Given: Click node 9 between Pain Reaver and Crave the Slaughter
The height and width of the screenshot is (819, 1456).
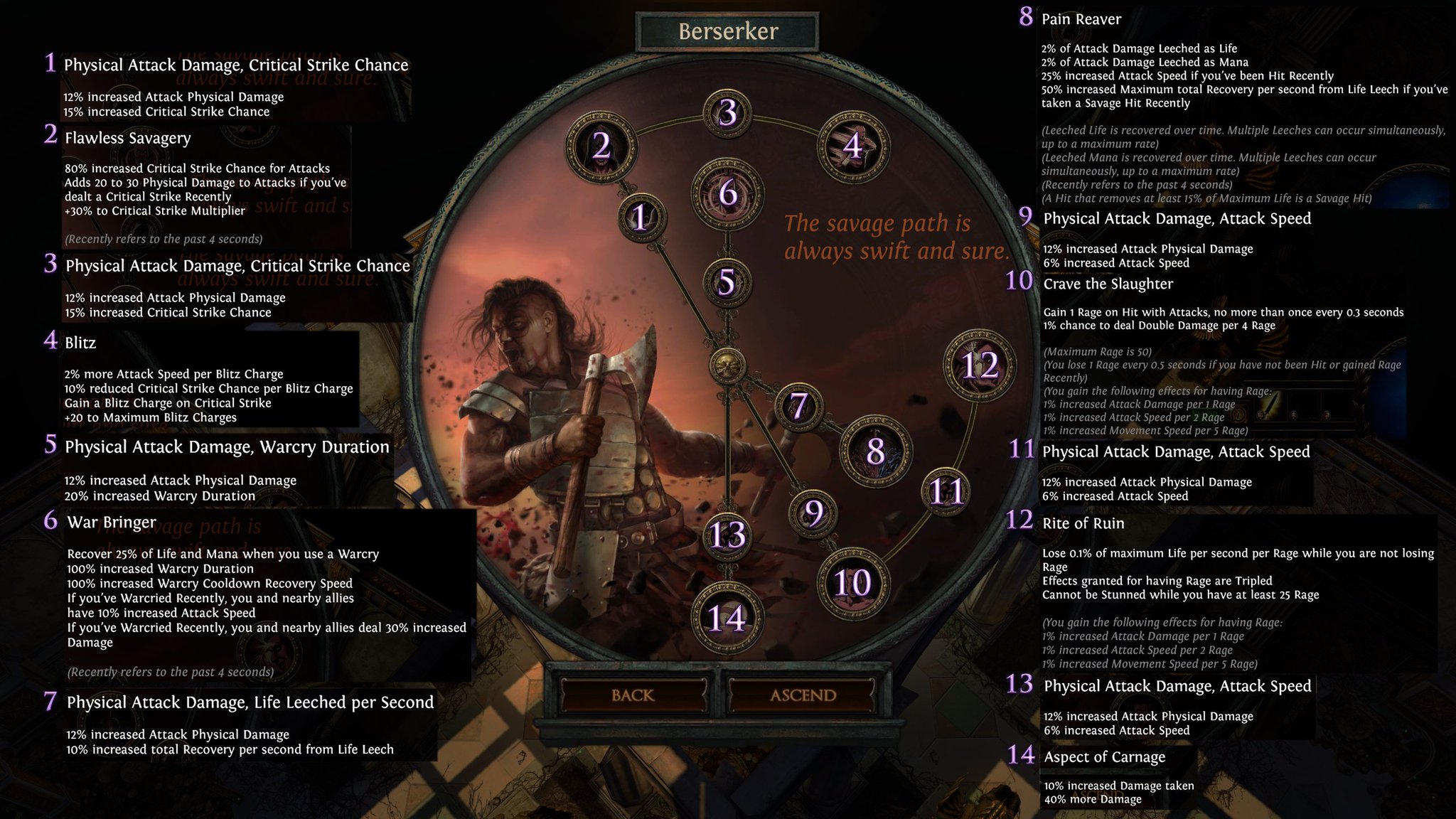Looking at the screenshot, I should tap(813, 511).
